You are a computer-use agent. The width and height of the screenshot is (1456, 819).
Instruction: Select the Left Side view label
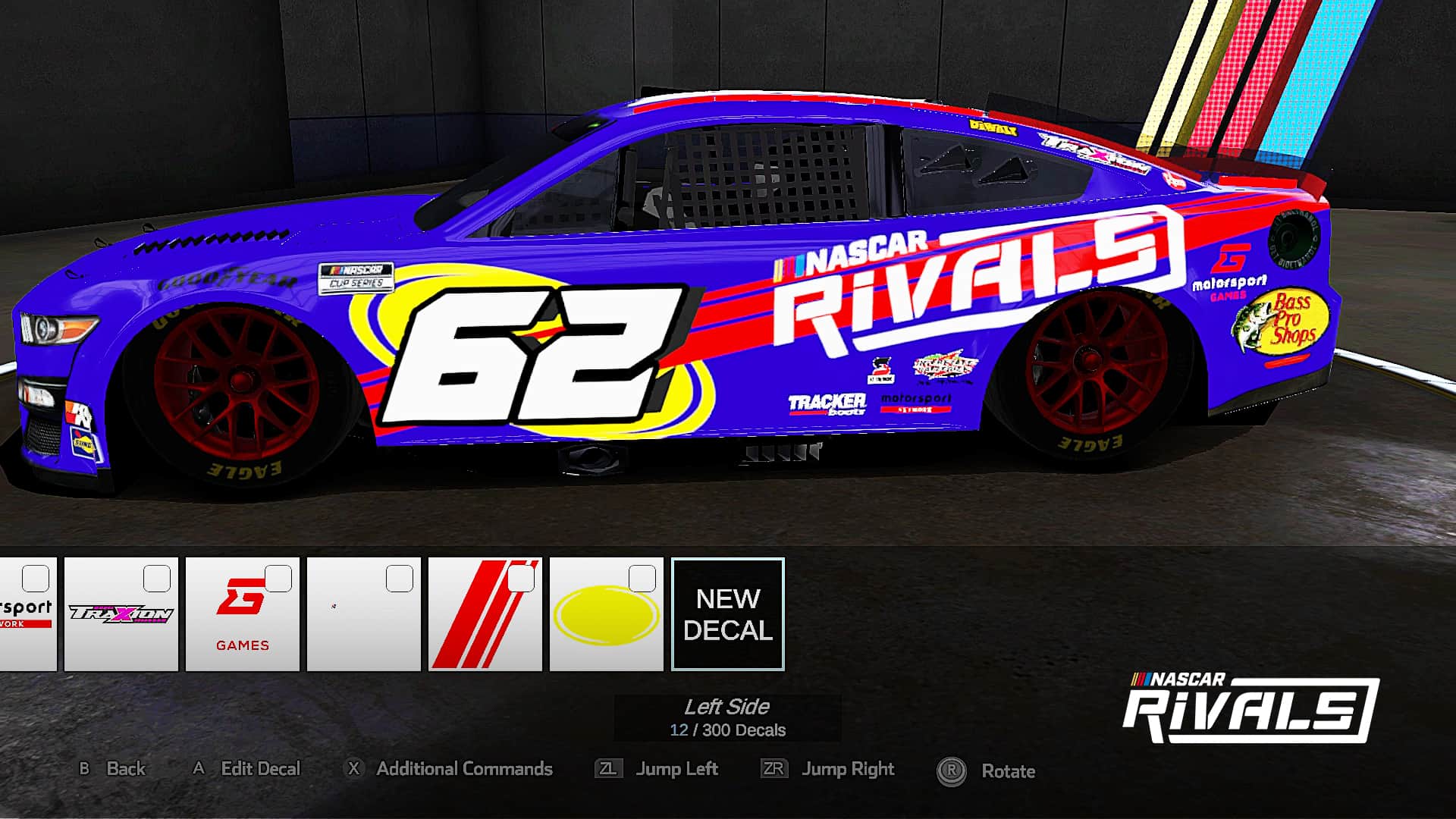(727, 708)
